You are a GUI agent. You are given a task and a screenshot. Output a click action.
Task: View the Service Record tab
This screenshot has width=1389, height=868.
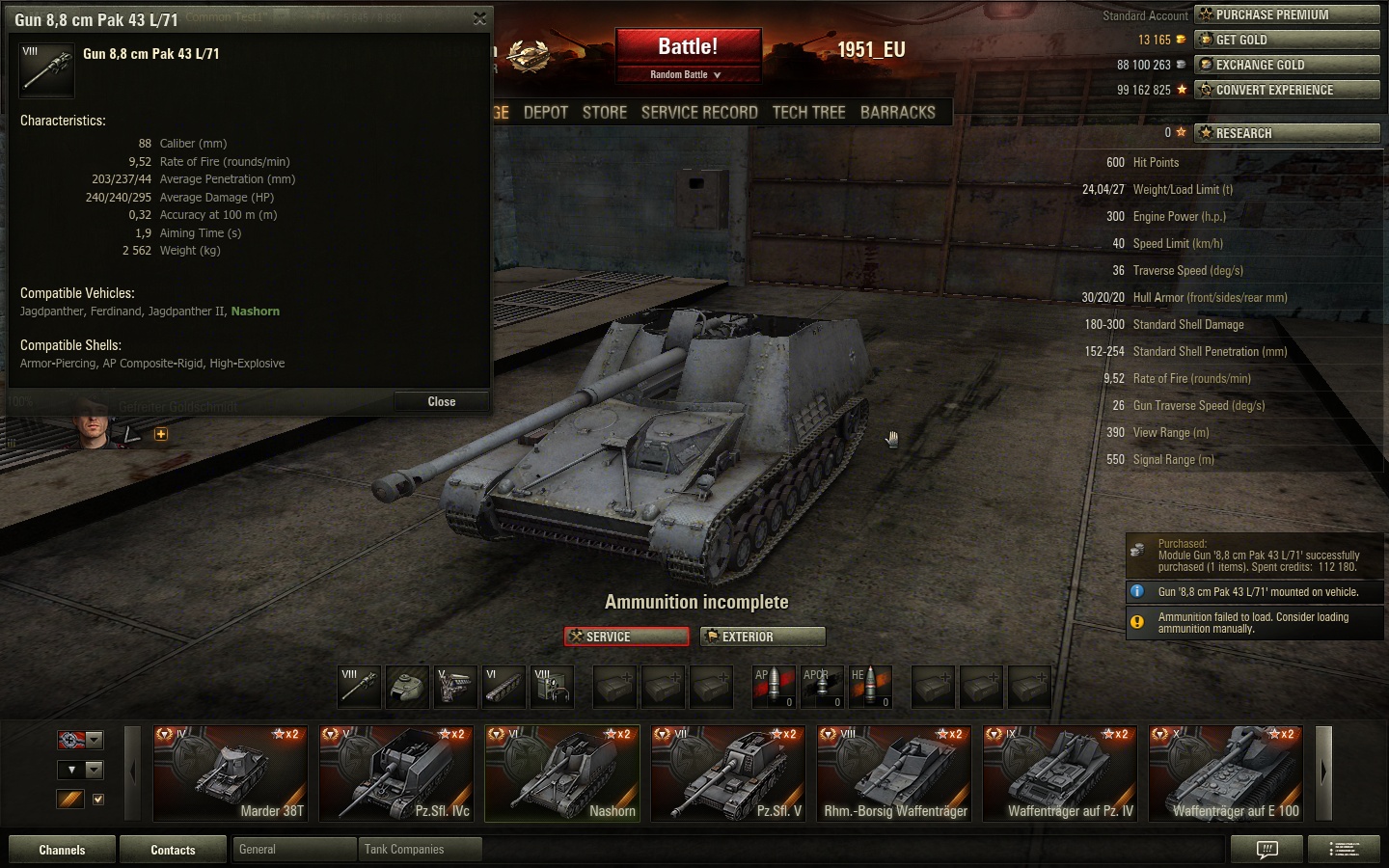coord(699,112)
